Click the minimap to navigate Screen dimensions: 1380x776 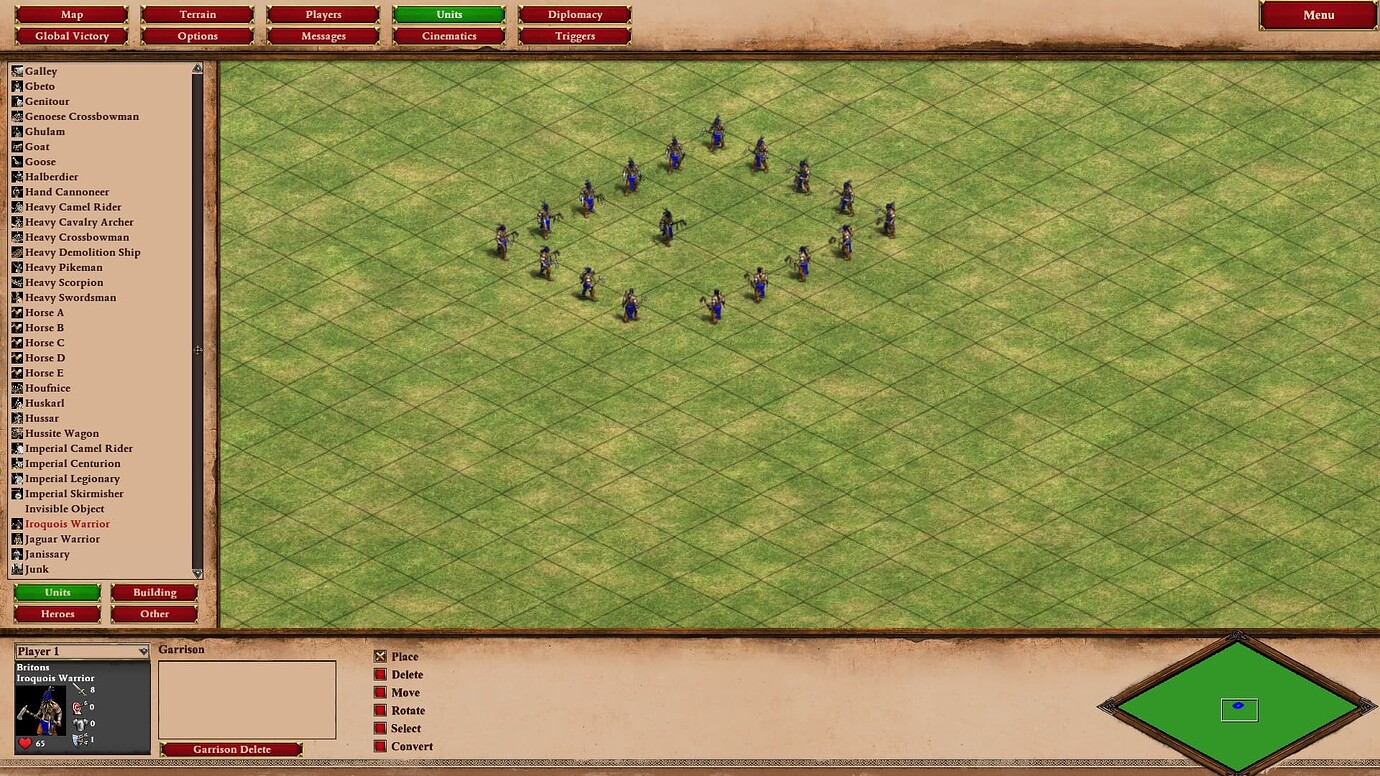(x=1238, y=704)
